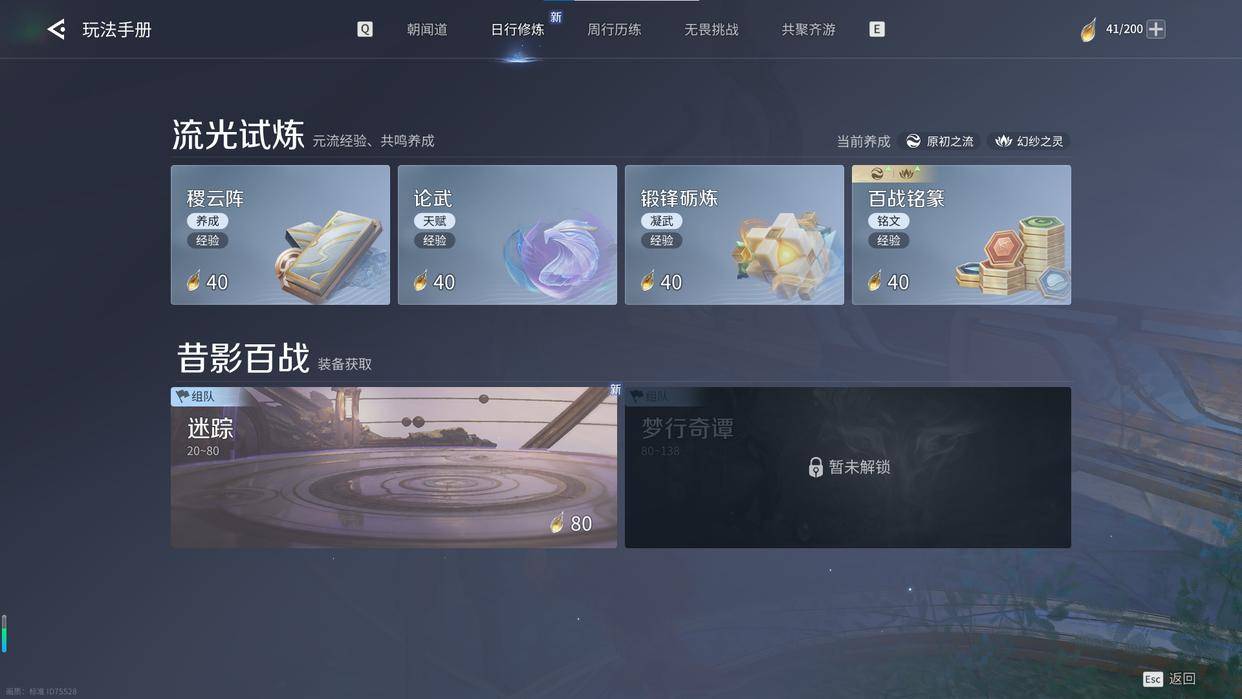This screenshot has width=1242, height=699.
Task: Open the 百战铭篆 inscription card
Action: [961, 235]
